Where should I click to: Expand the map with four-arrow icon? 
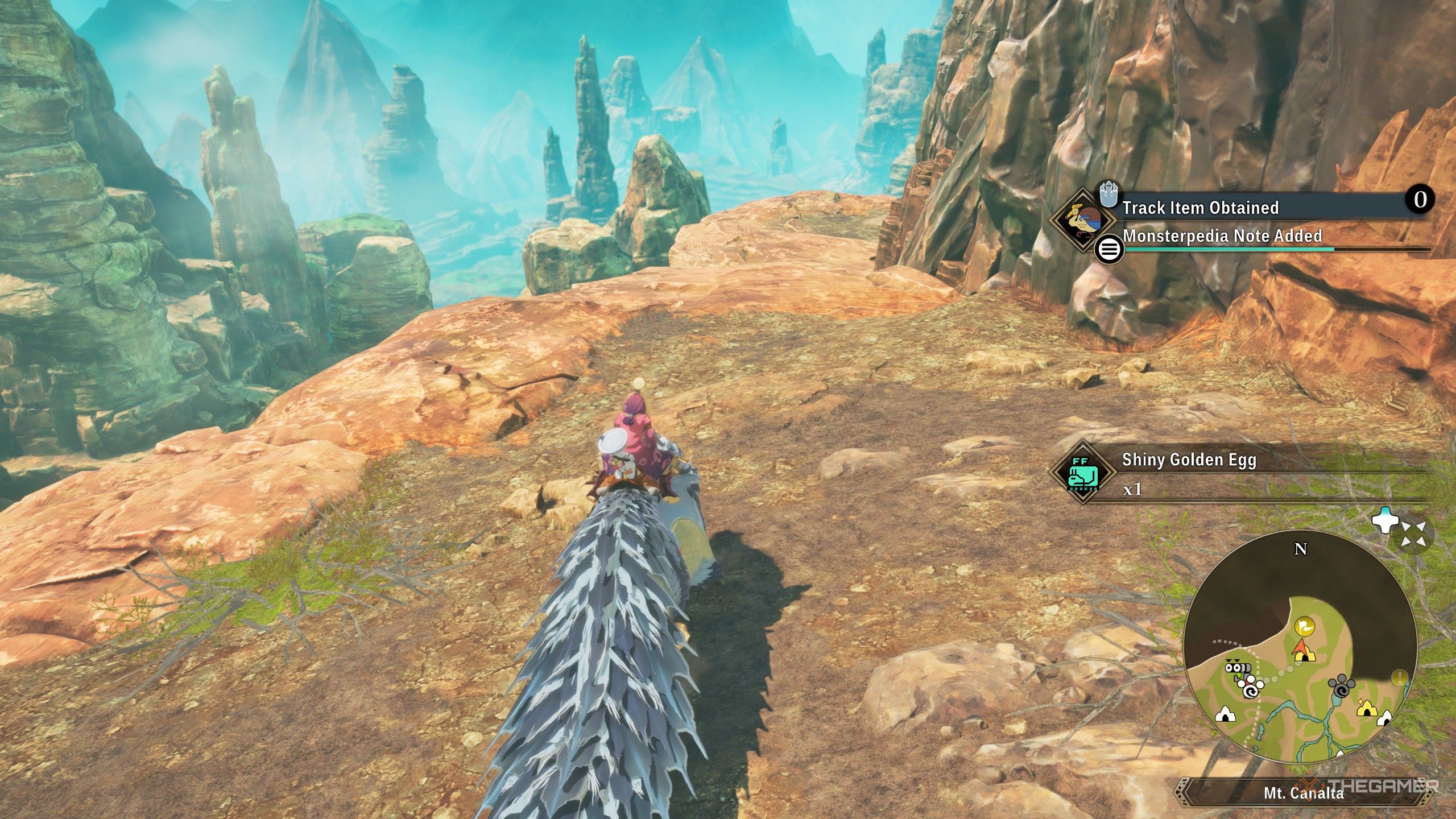[1414, 536]
